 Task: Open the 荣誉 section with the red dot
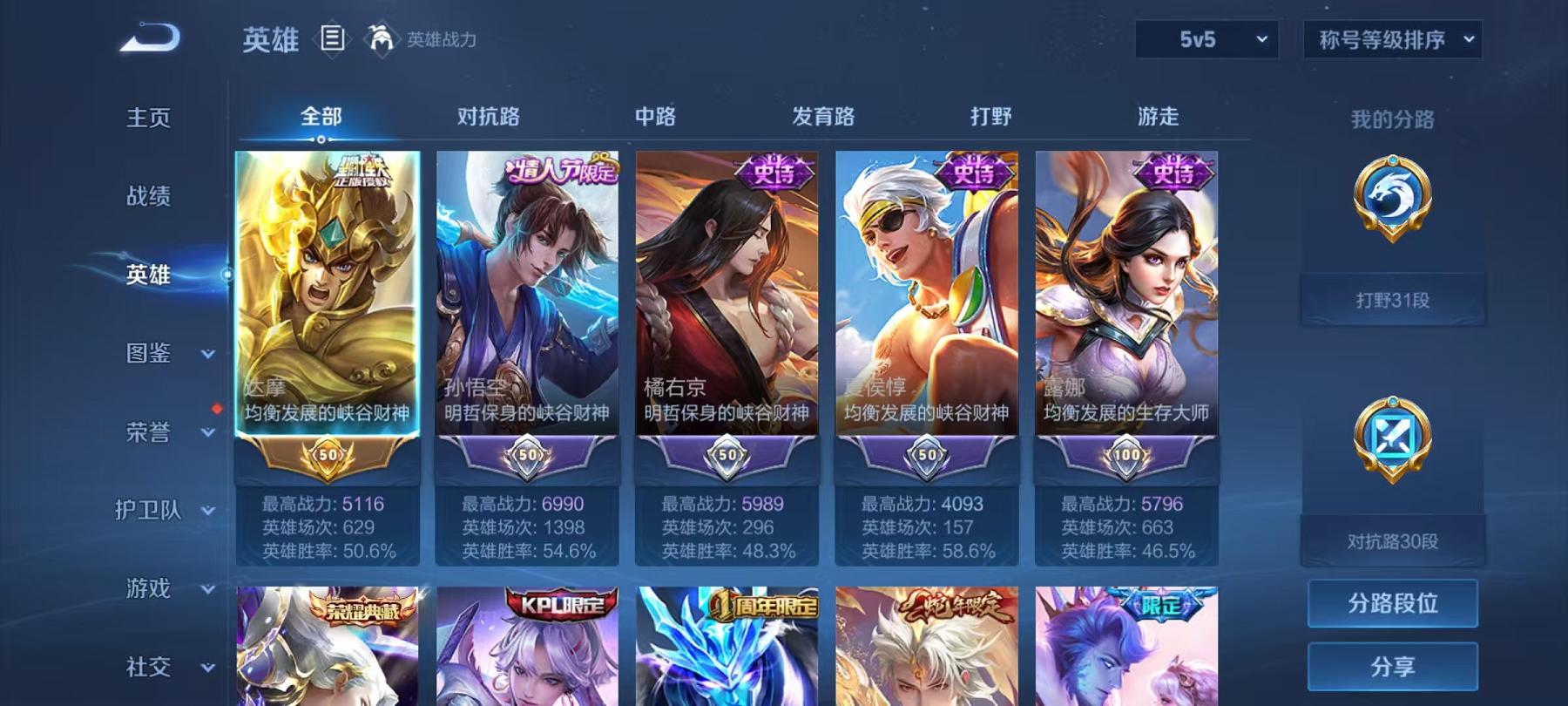pyautogui.click(x=150, y=431)
